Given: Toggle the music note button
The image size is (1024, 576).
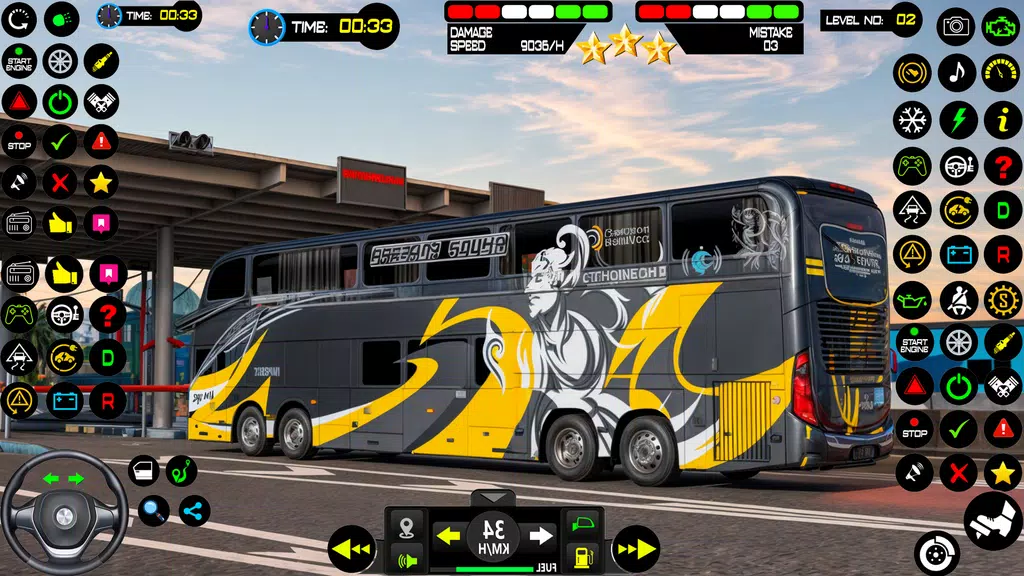Looking at the screenshot, I should pos(957,72).
